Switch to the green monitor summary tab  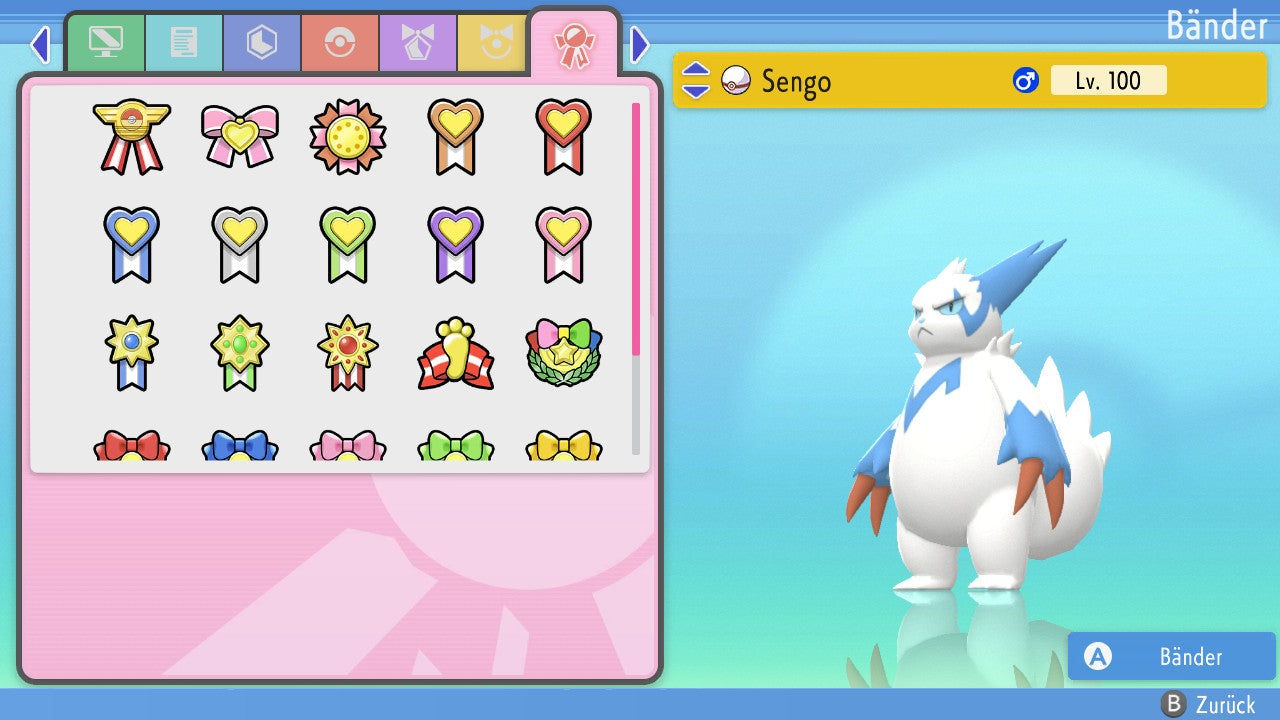(x=106, y=43)
